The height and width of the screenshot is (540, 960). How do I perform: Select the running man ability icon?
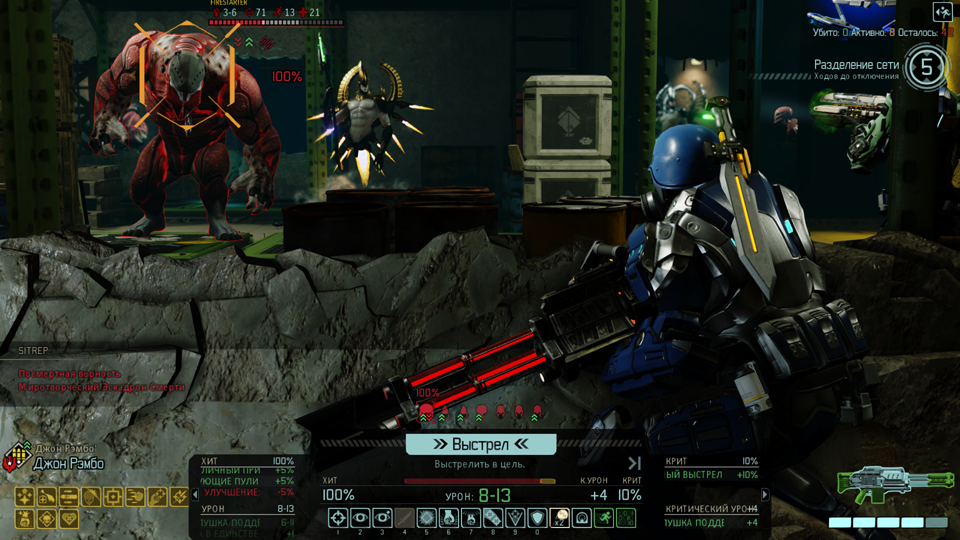[603, 518]
